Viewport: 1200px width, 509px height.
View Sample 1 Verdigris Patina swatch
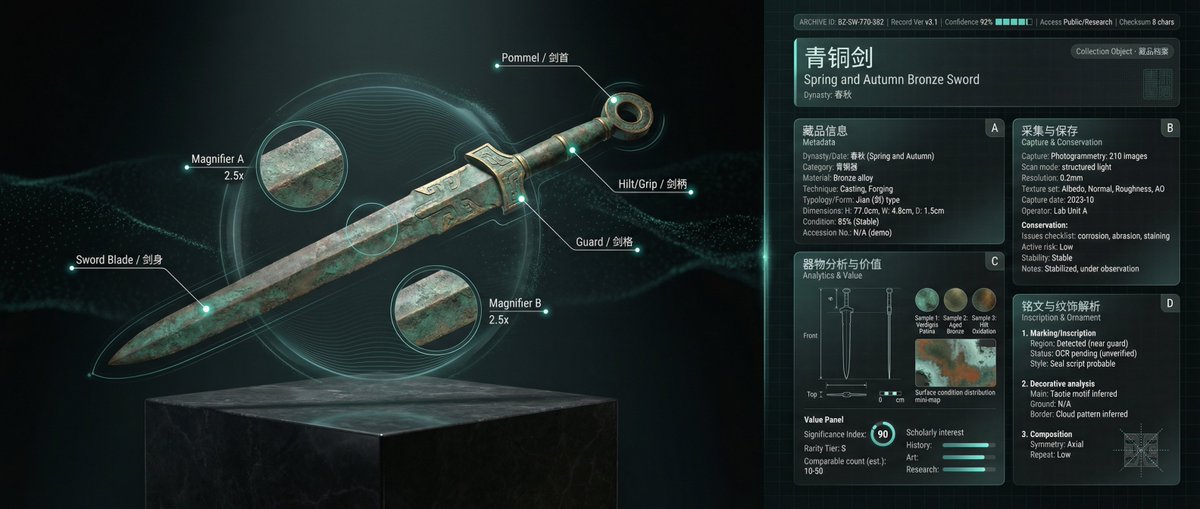(x=927, y=300)
